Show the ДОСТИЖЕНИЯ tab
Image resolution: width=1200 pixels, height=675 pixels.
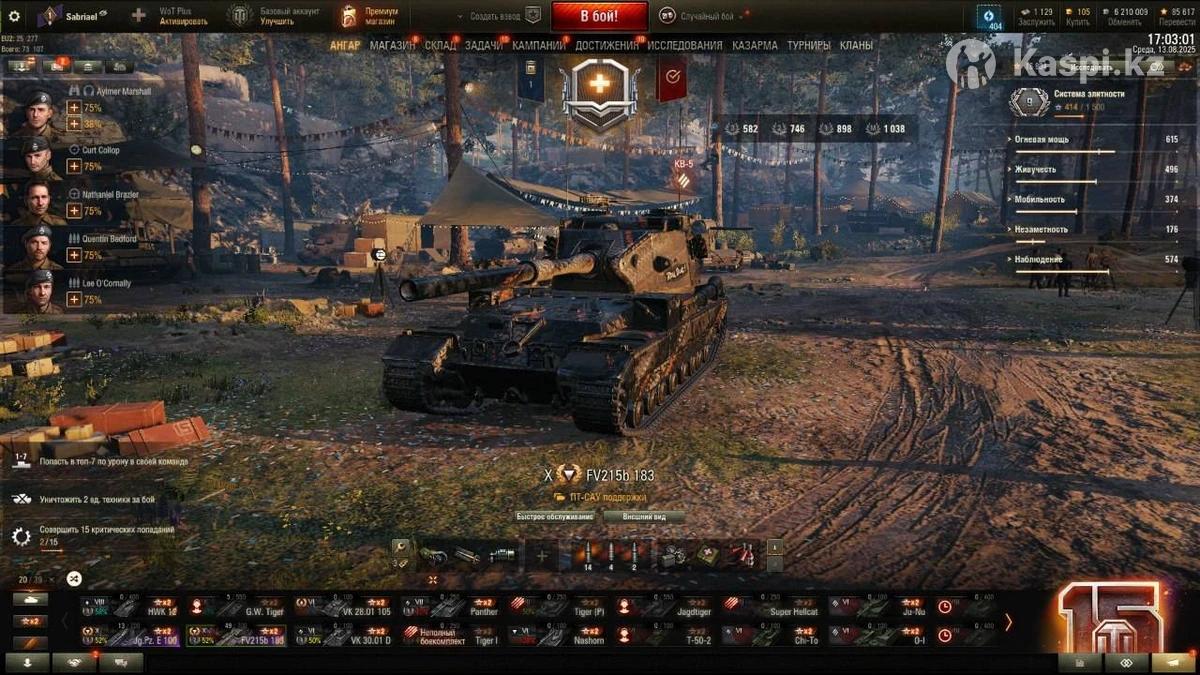[x=607, y=45]
